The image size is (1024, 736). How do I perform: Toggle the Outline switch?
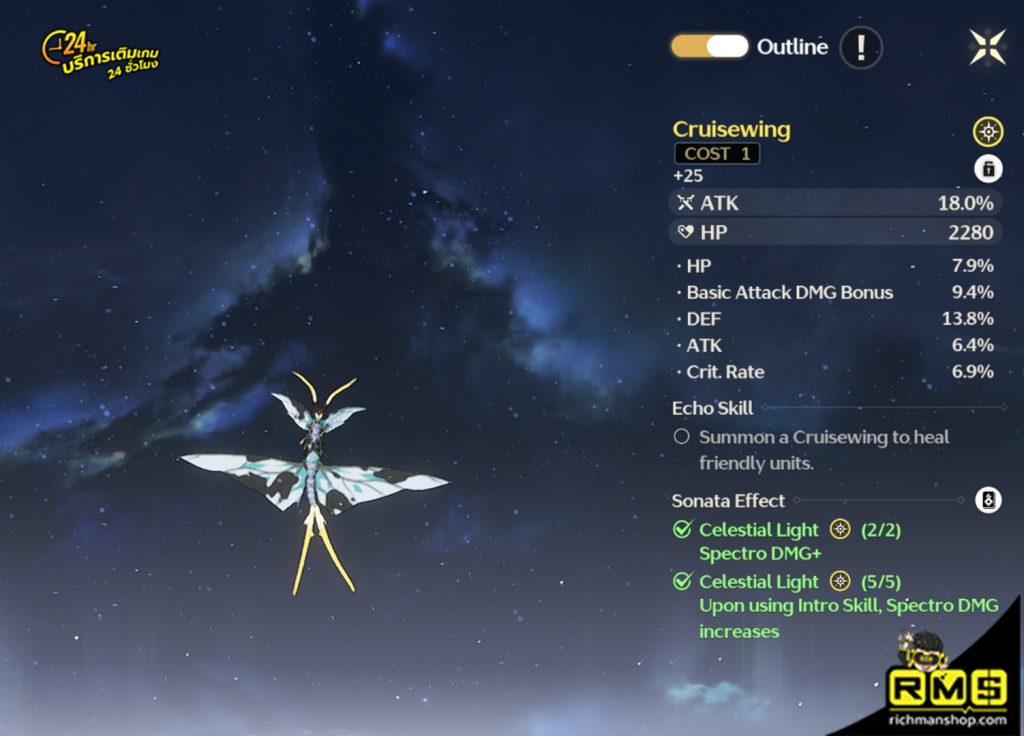(x=710, y=46)
